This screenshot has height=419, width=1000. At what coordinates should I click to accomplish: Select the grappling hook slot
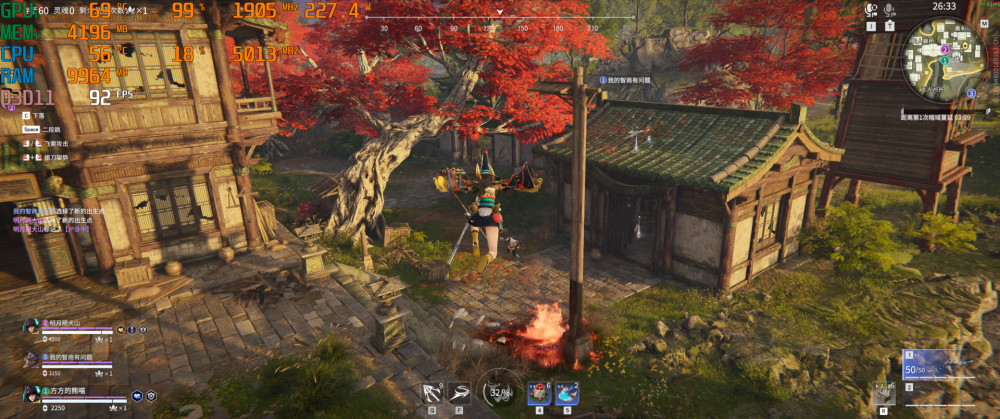pyautogui.click(x=433, y=392)
